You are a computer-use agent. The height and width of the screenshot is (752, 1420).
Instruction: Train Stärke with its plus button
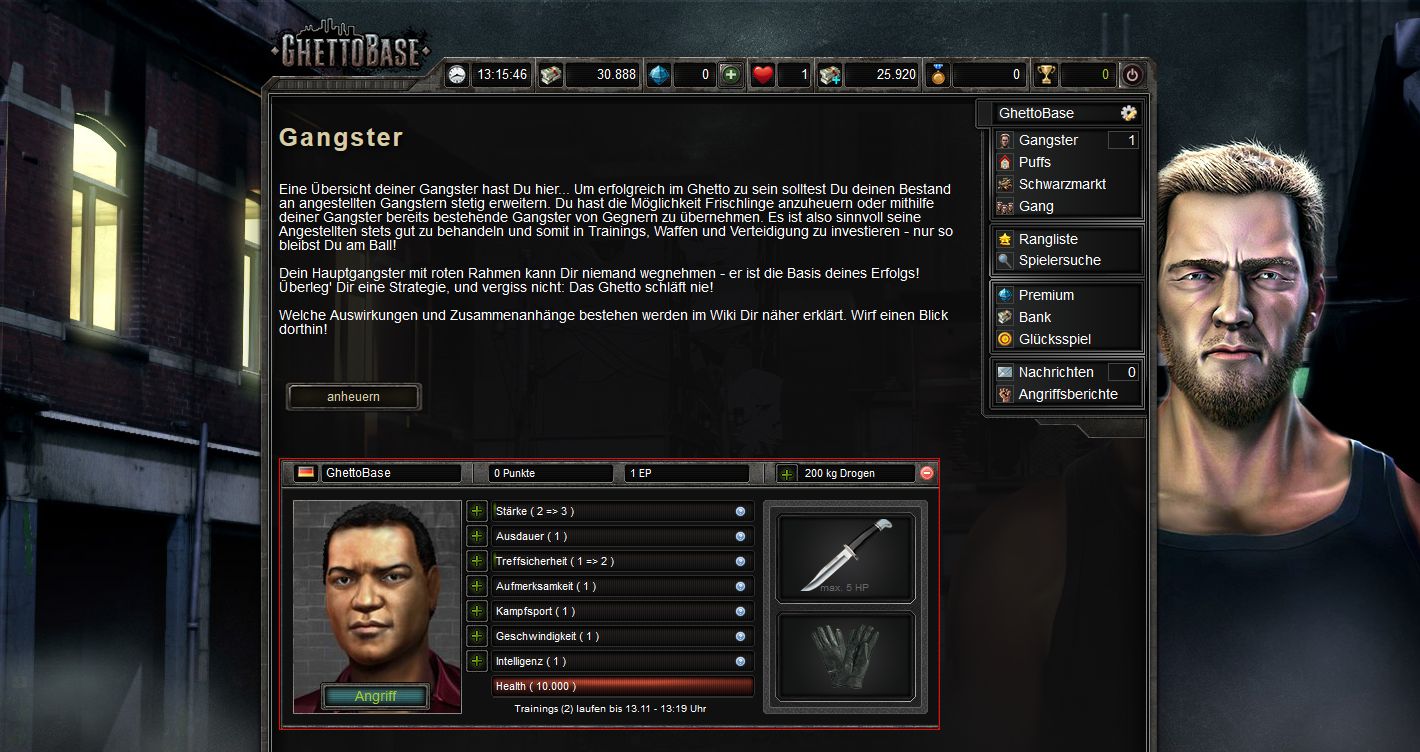(x=477, y=512)
